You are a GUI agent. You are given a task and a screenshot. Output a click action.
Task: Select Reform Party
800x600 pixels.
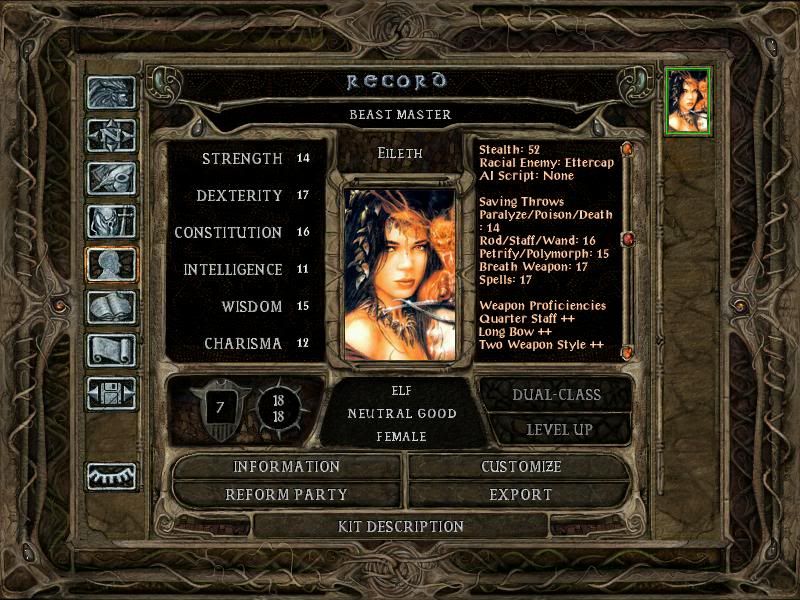click(x=287, y=495)
